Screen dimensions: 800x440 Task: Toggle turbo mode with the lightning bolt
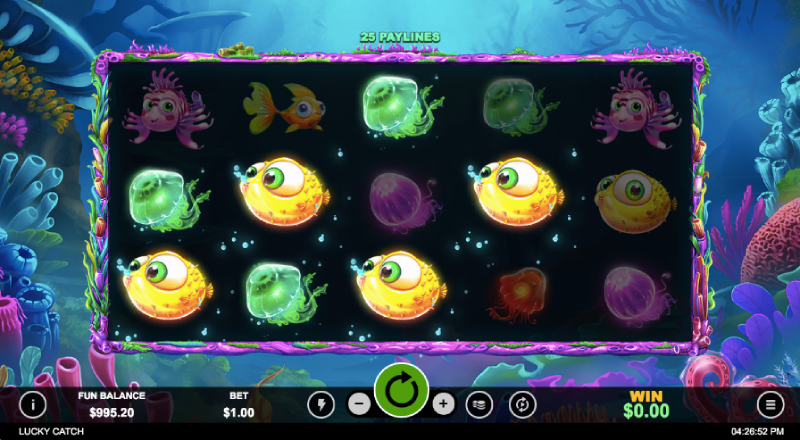(321, 404)
